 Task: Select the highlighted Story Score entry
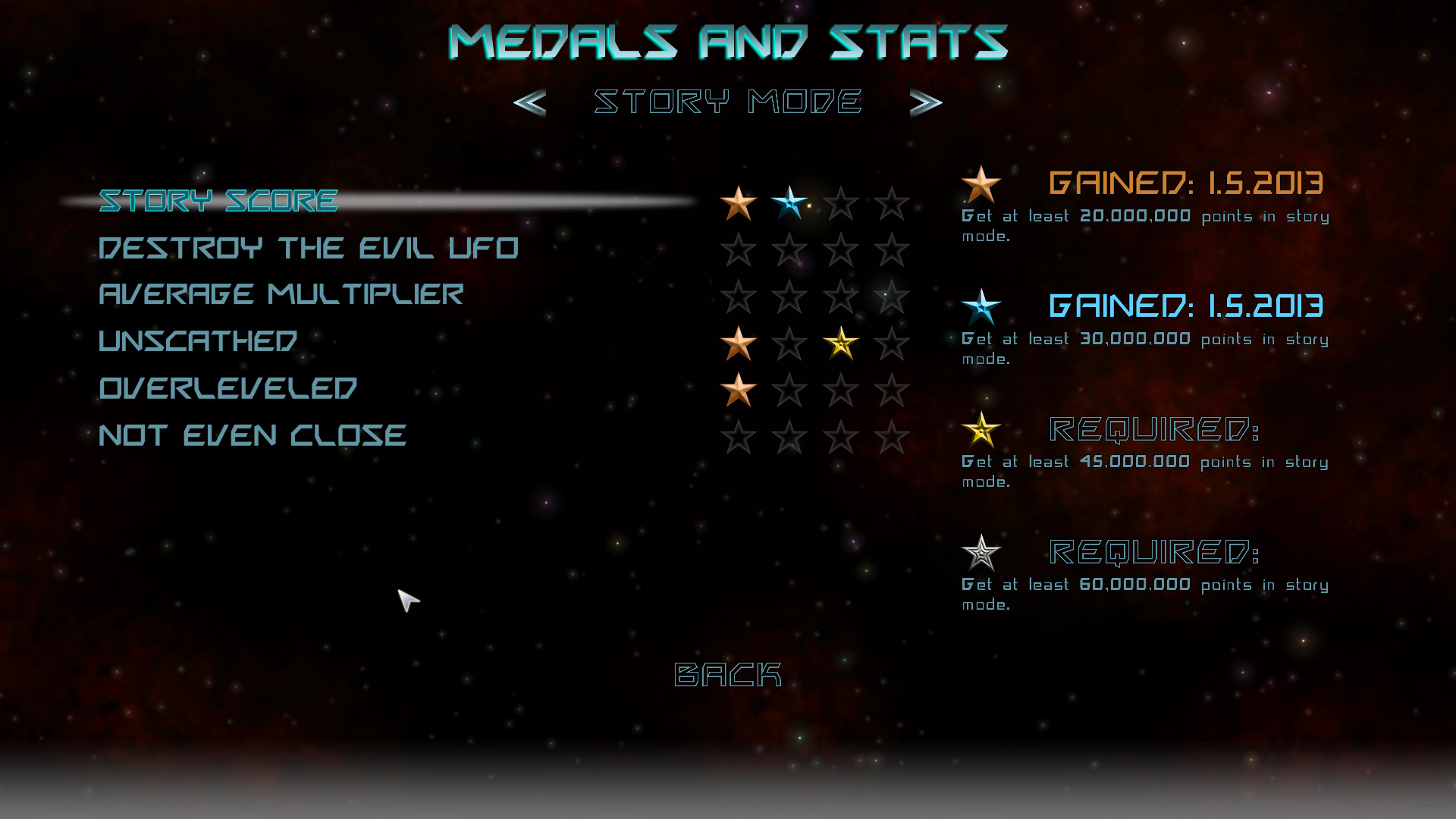point(218,200)
